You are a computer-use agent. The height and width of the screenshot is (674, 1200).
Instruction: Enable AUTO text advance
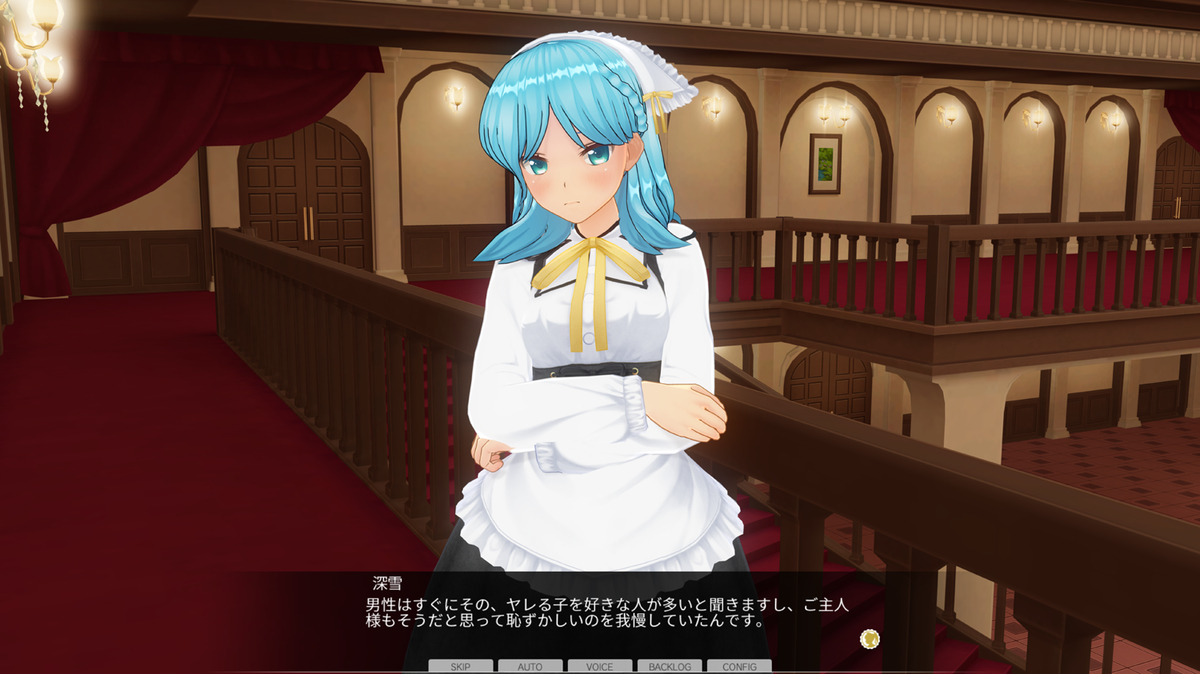pos(530,666)
